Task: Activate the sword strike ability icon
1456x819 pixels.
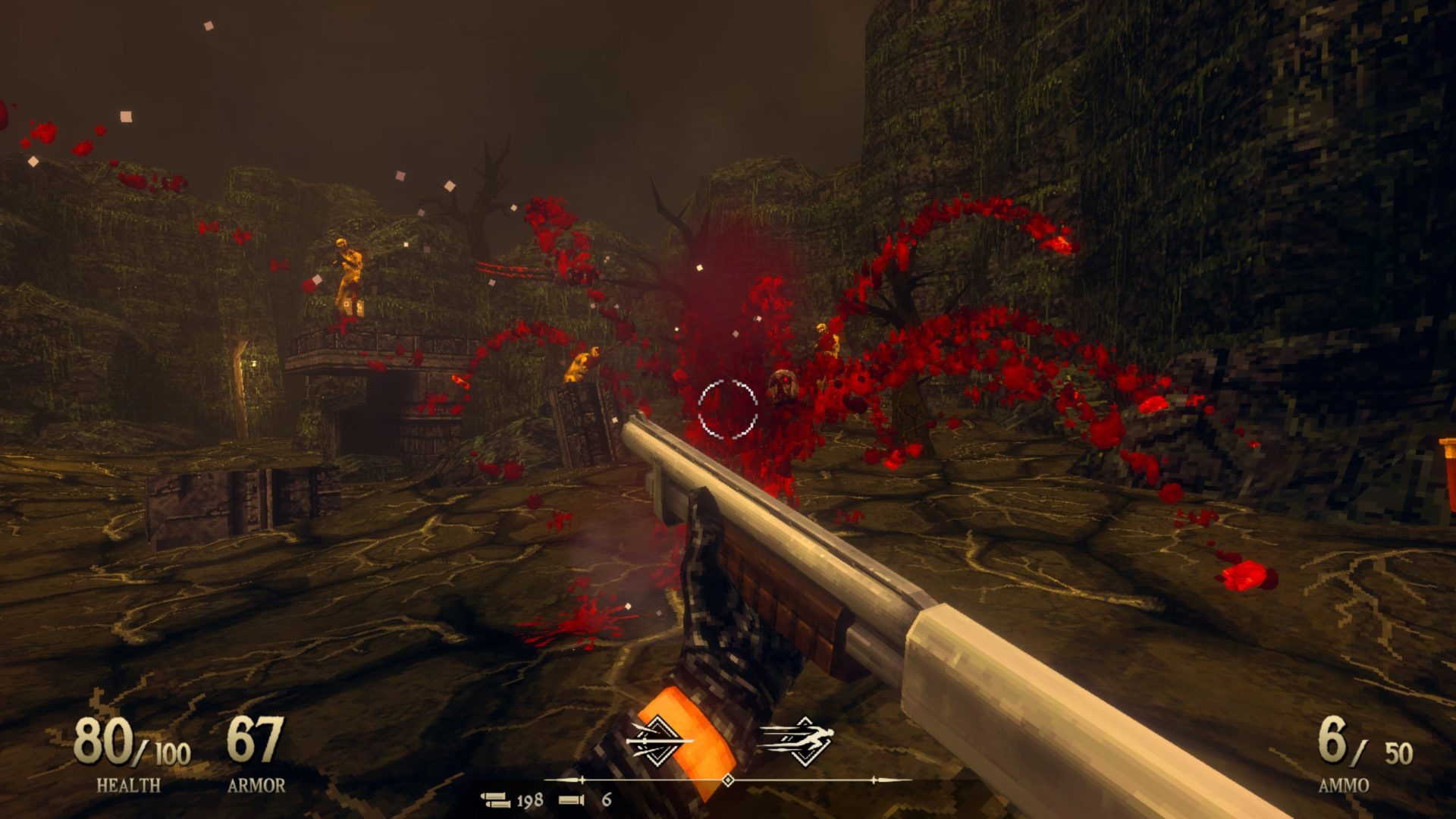Action: [x=658, y=739]
